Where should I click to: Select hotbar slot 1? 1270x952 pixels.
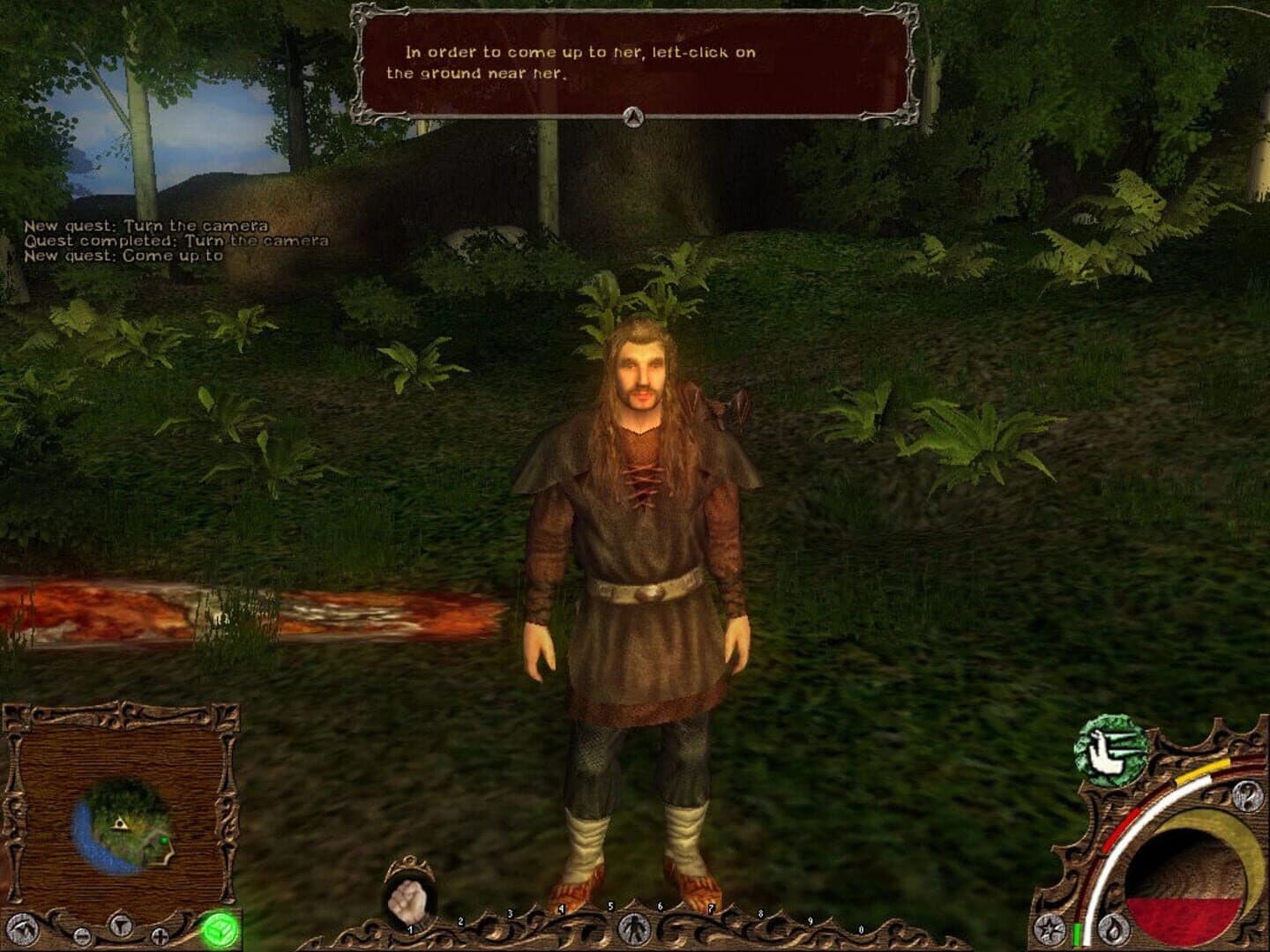[x=410, y=930]
